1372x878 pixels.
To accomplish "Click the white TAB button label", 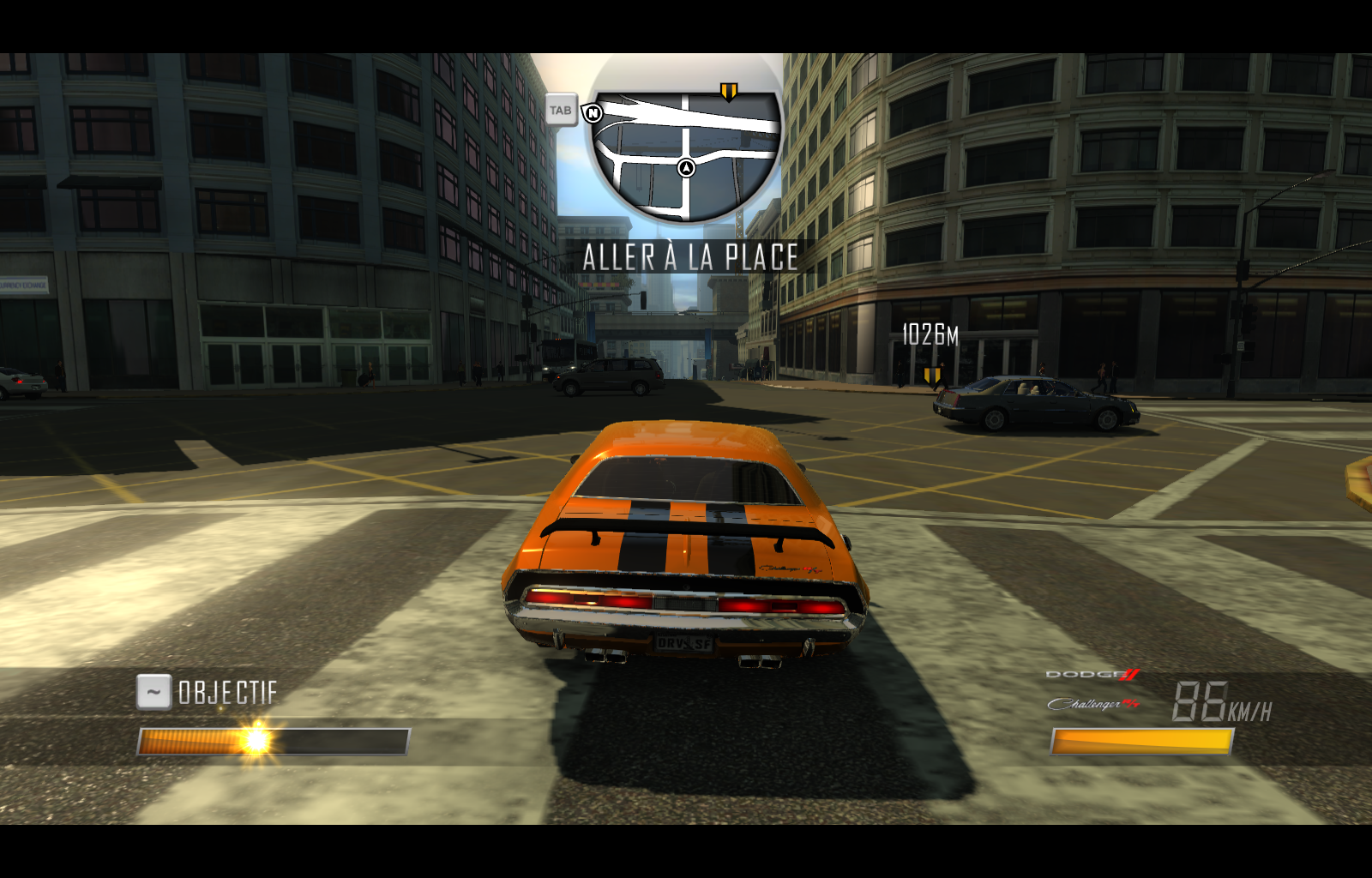I will (562, 110).
